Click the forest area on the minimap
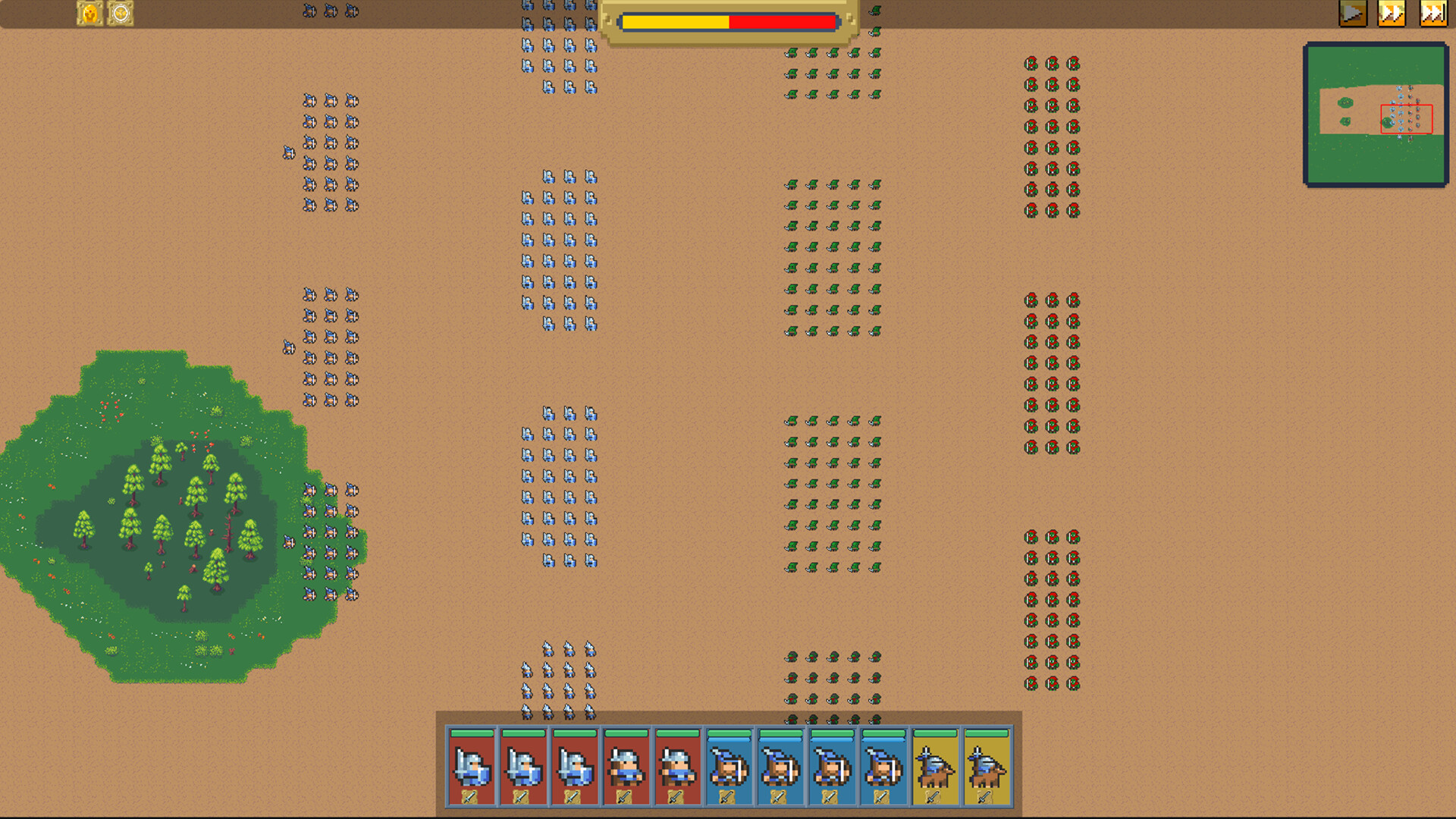Image resolution: width=1456 pixels, height=819 pixels. (x=1347, y=102)
